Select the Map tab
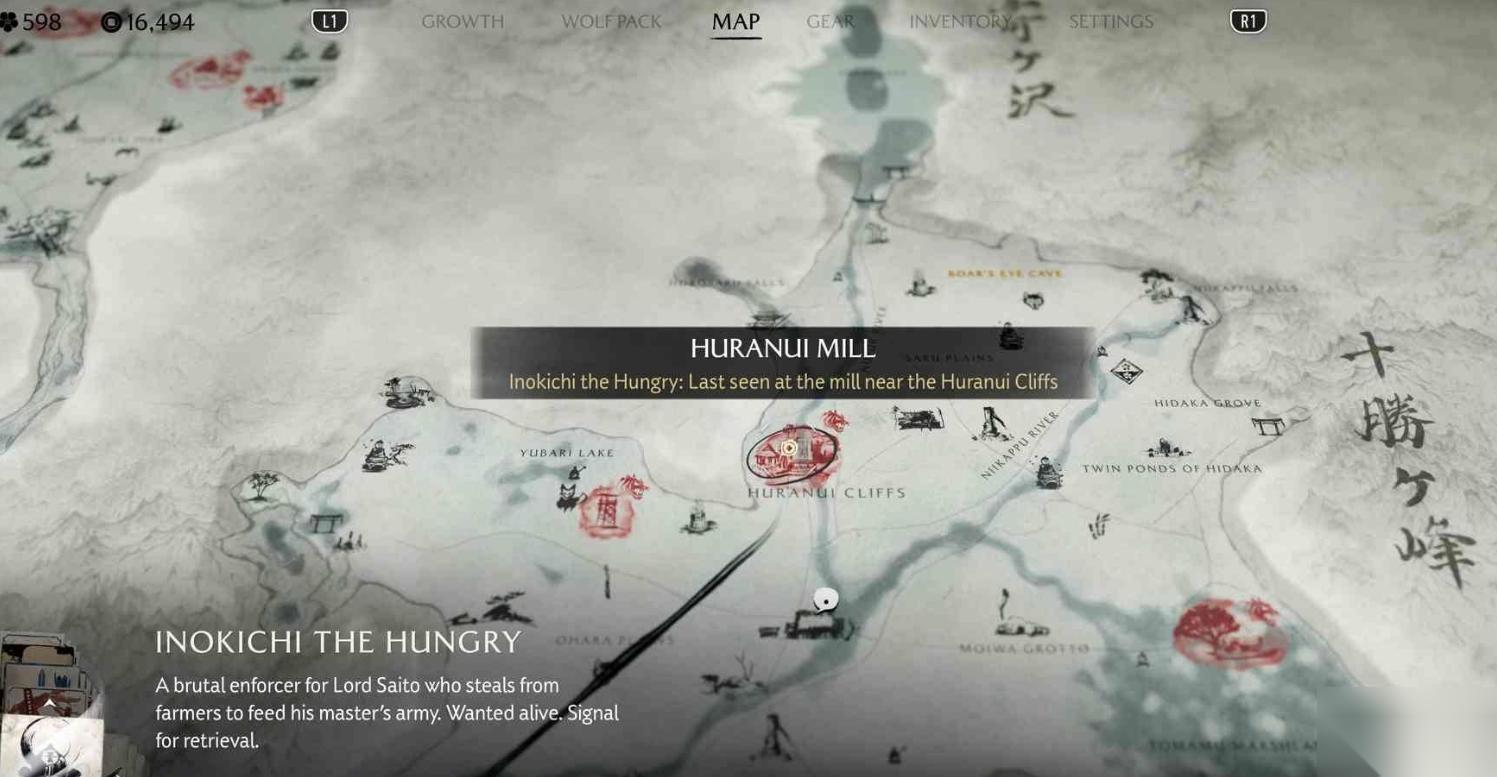 tap(736, 22)
